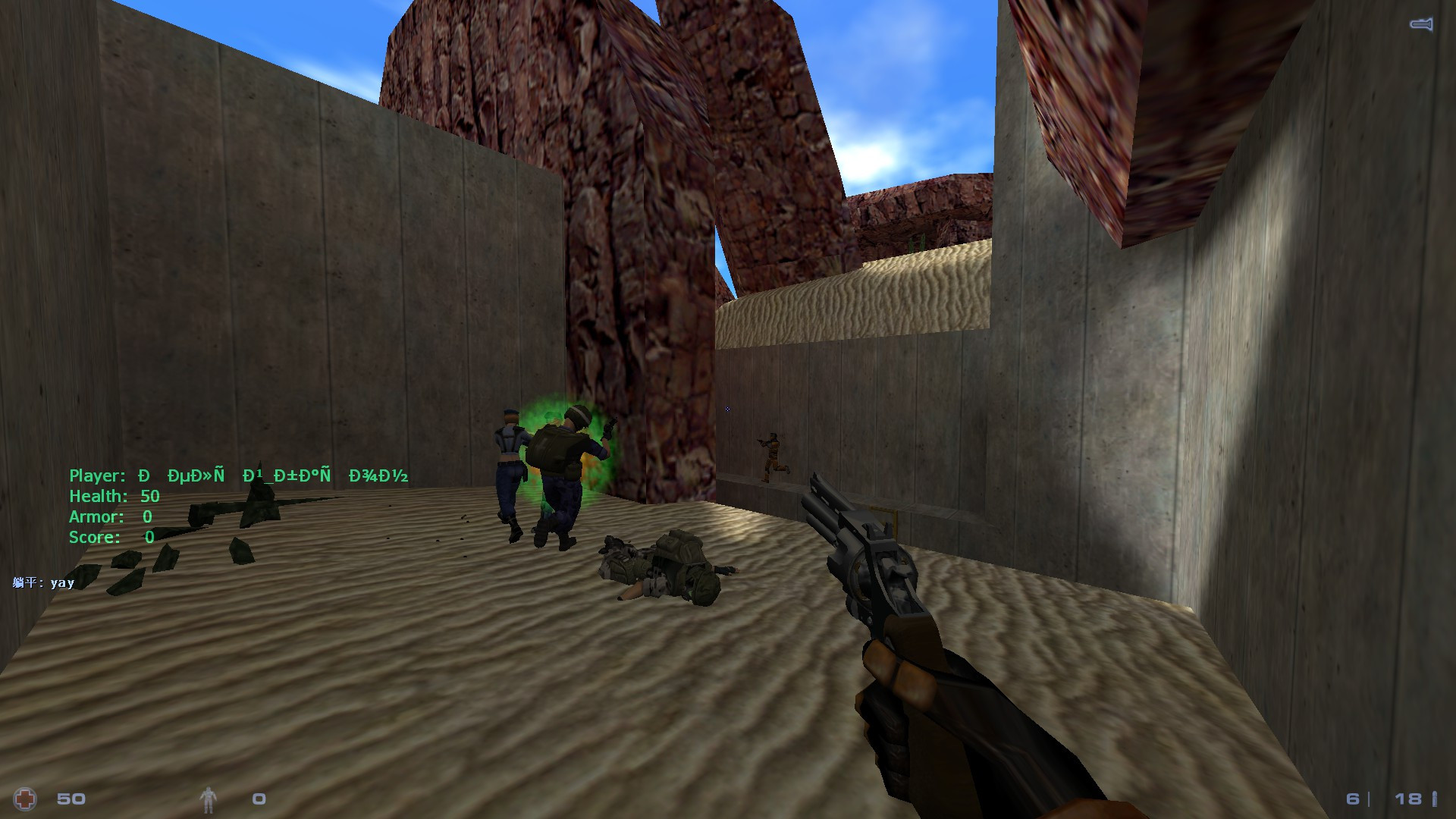
Task: Click the chat message saying yay
Action: tap(42, 582)
